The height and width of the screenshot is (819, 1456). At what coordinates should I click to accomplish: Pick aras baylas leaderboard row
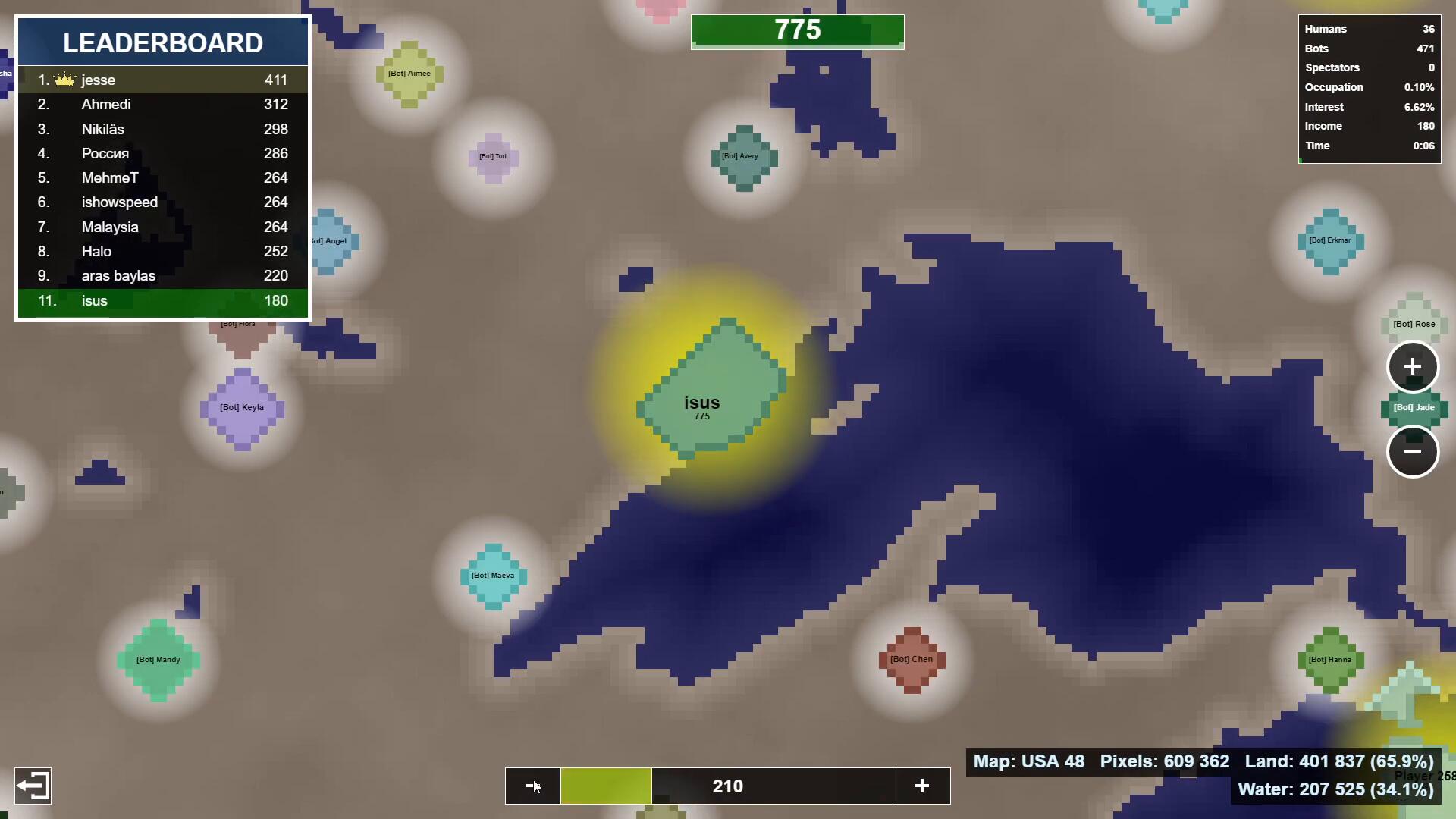162,276
